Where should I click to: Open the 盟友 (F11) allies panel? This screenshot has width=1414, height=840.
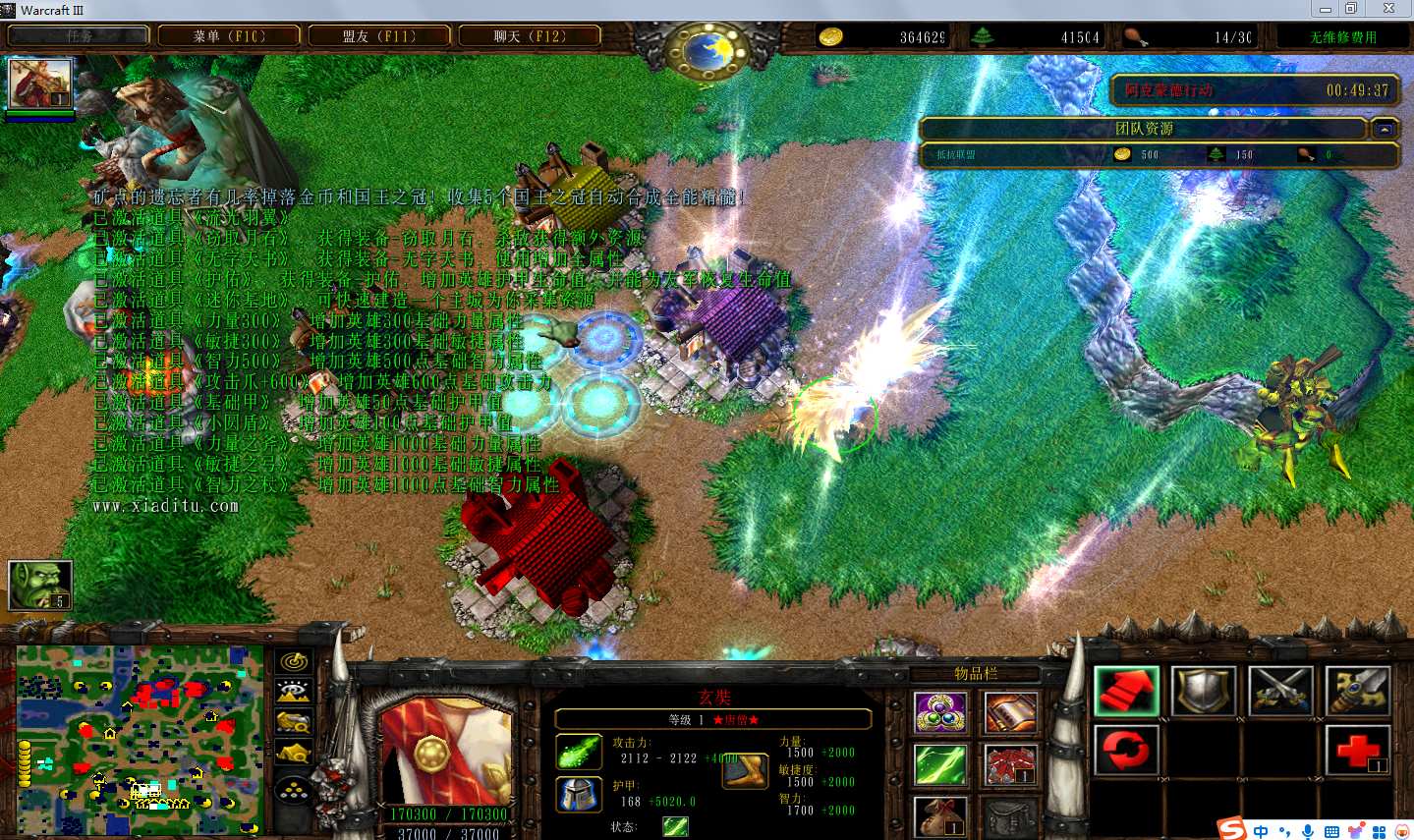coord(379,36)
